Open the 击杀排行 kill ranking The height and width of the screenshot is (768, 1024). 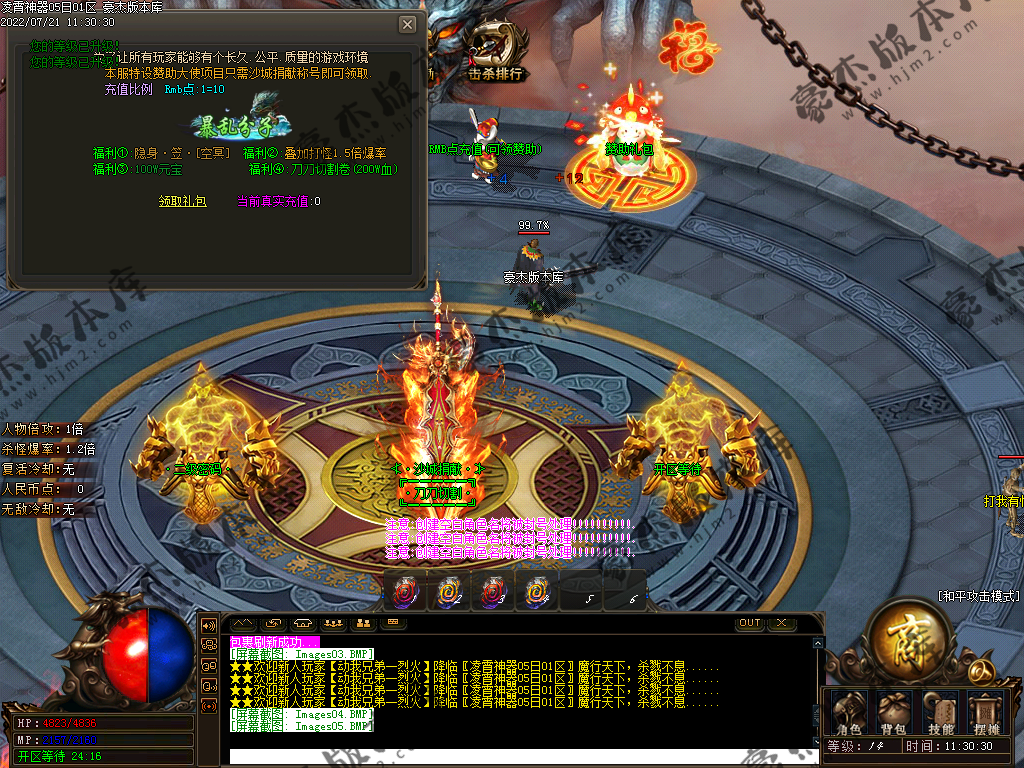point(496,73)
